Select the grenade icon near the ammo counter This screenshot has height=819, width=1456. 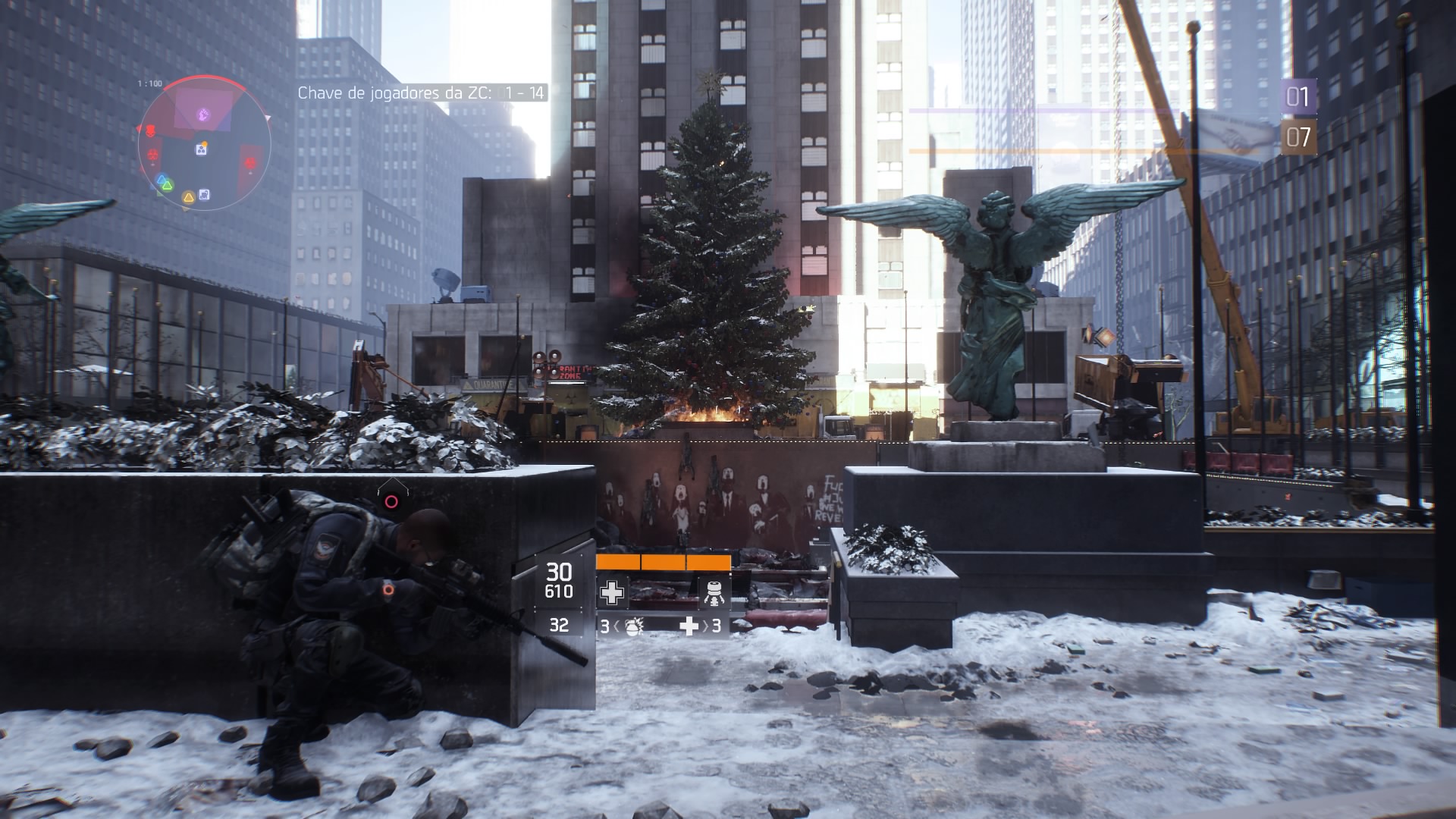tap(634, 626)
